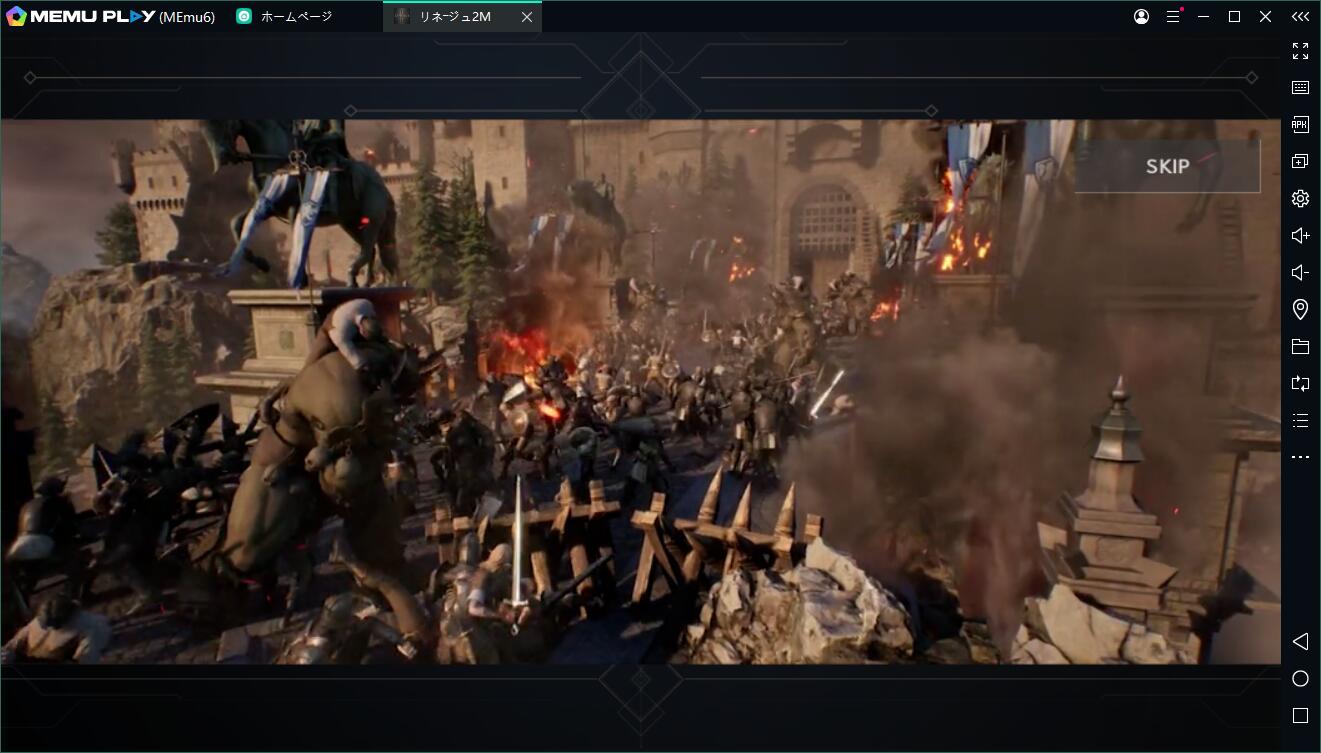Open the emulator settings gear
This screenshot has width=1321, height=753.
[x=1300, y=198]
